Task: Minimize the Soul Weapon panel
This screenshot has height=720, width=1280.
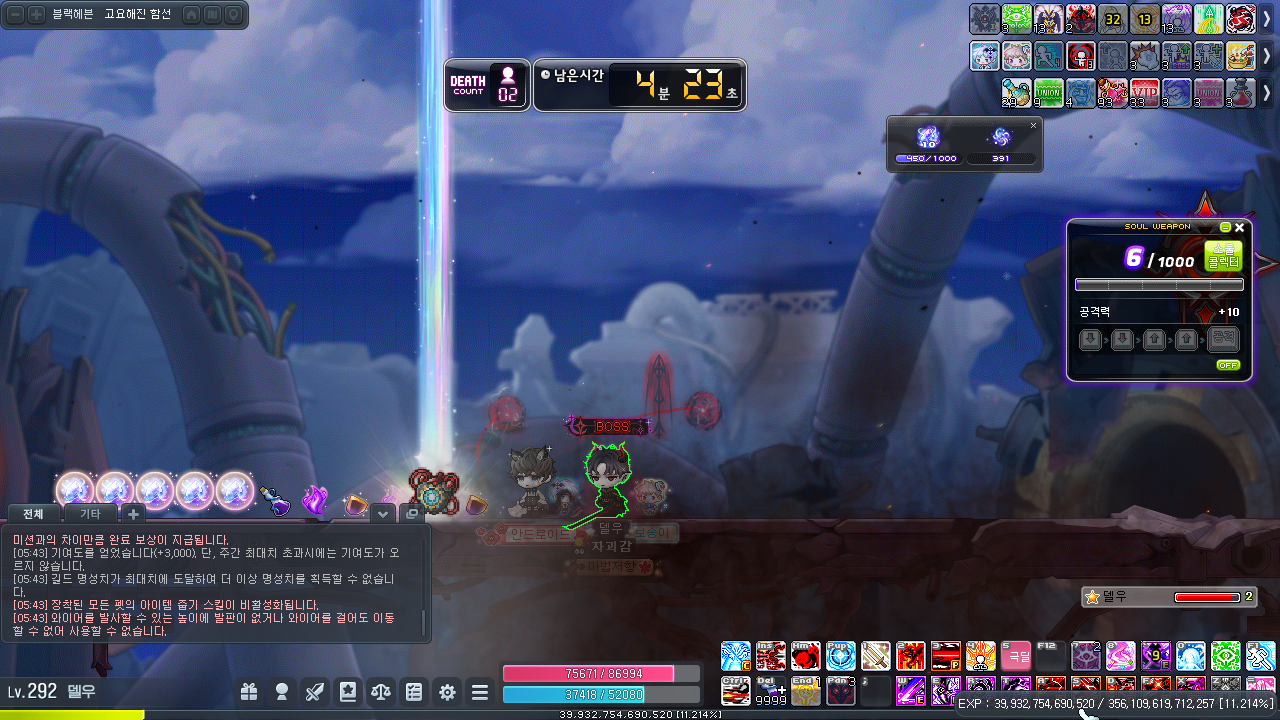Action: pyautogui.click(x=1225, y=227)
